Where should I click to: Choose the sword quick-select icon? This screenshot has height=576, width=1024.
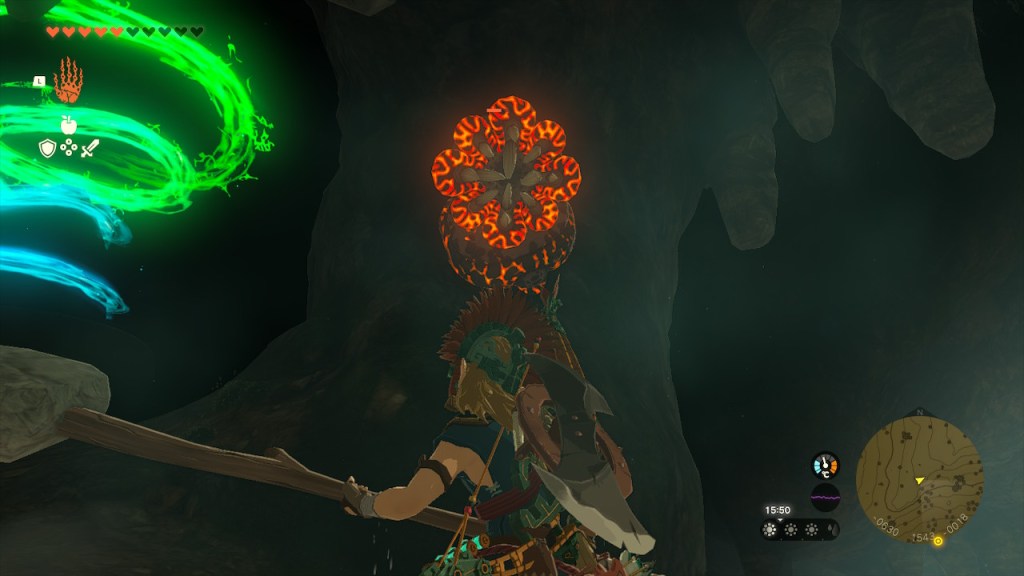(x=90, y=149)
